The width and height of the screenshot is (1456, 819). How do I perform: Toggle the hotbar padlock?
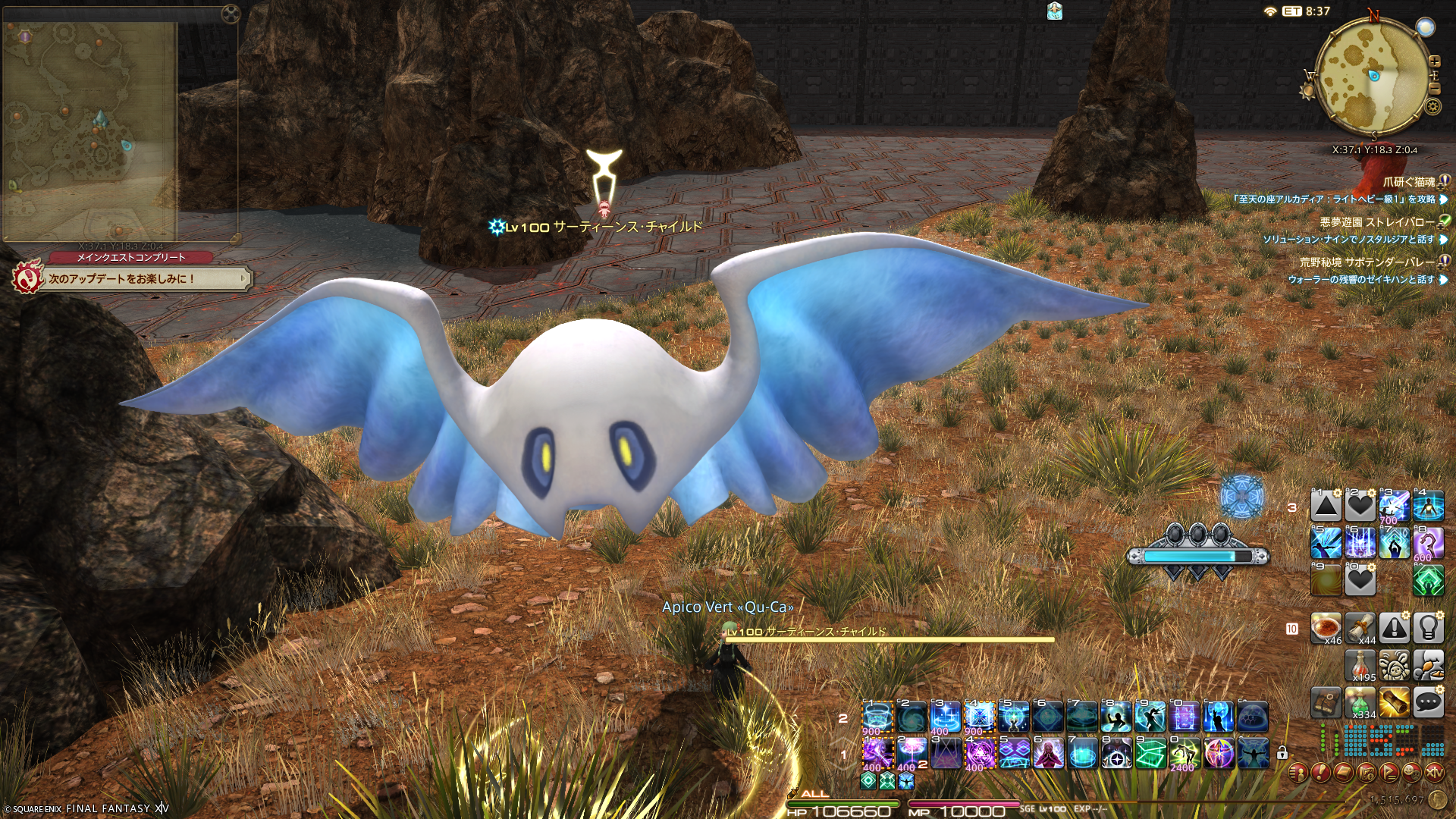[1282, 753]
